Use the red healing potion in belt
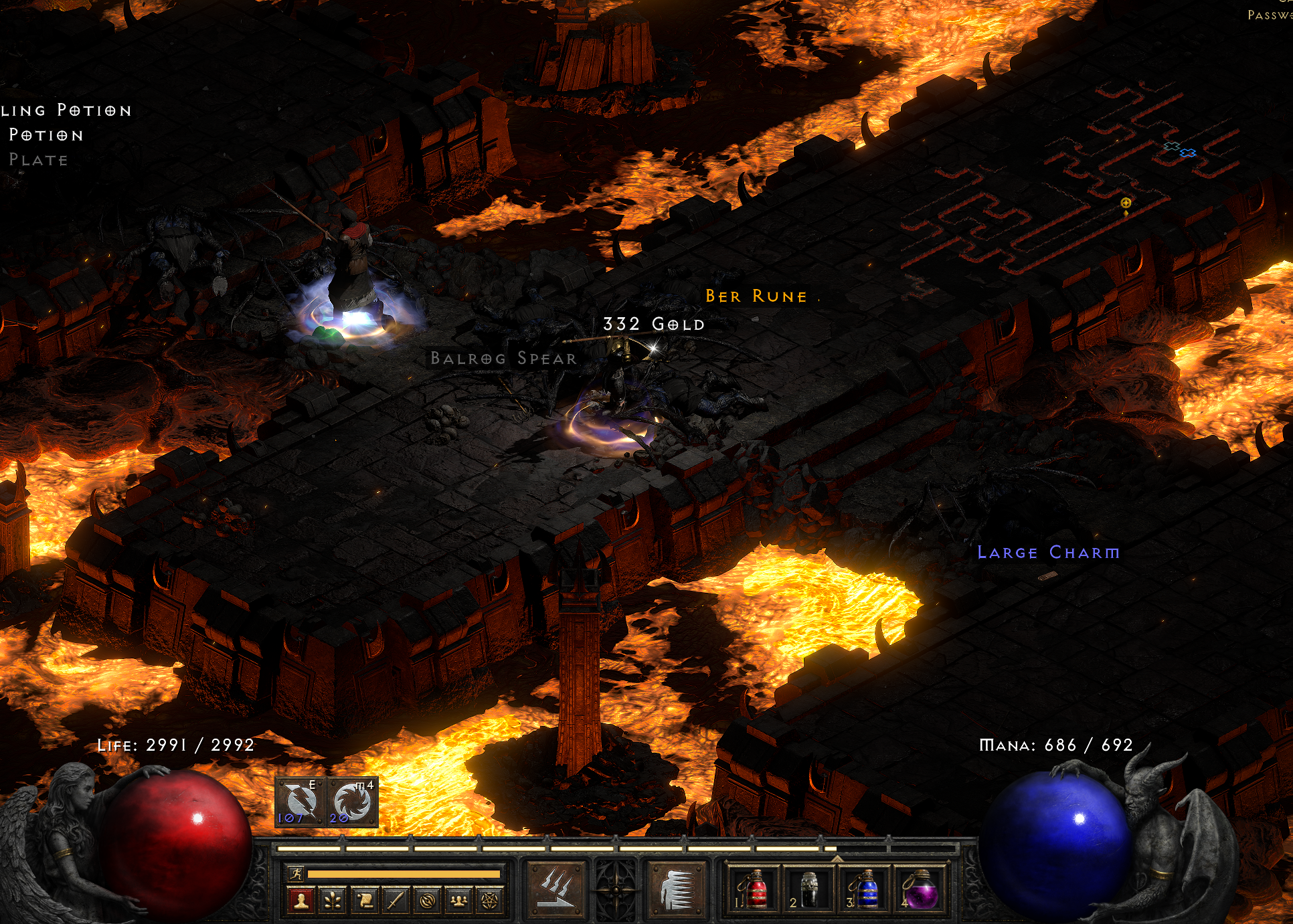Image resolution: width=1293 pixels, height=924 pixels. click(752, 889)
